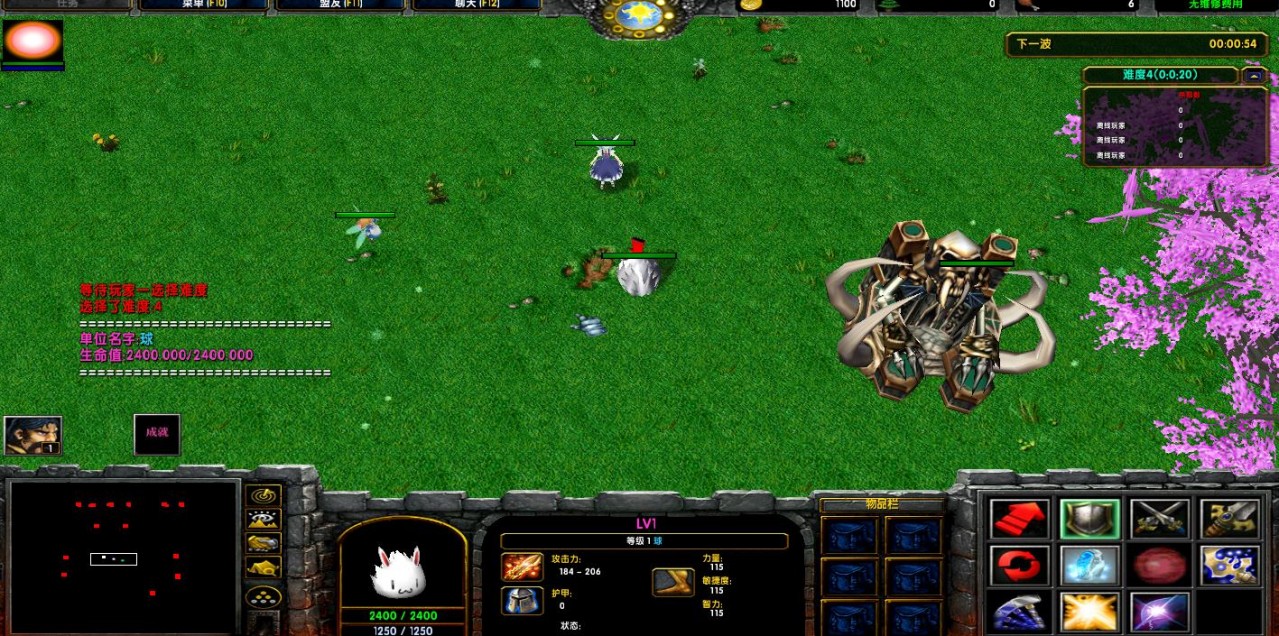The height and width of the screenshot is (636, 1279).
Task: Open the formation toggle button beside the minimap
Action: (263, 597)
